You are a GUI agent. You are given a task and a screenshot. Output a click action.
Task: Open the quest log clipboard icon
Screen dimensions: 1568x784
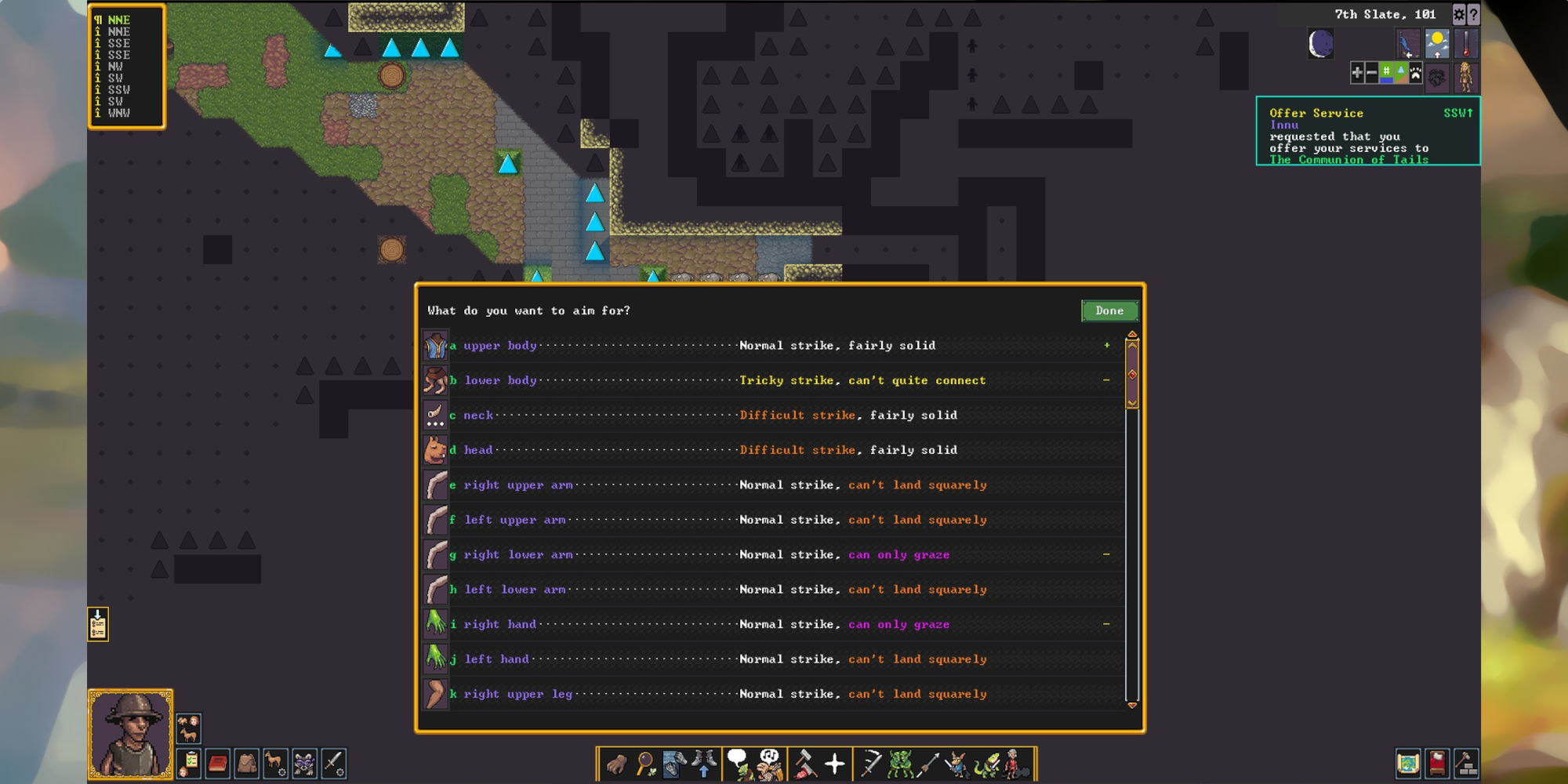pyautogui.click(x=189, y=762)
